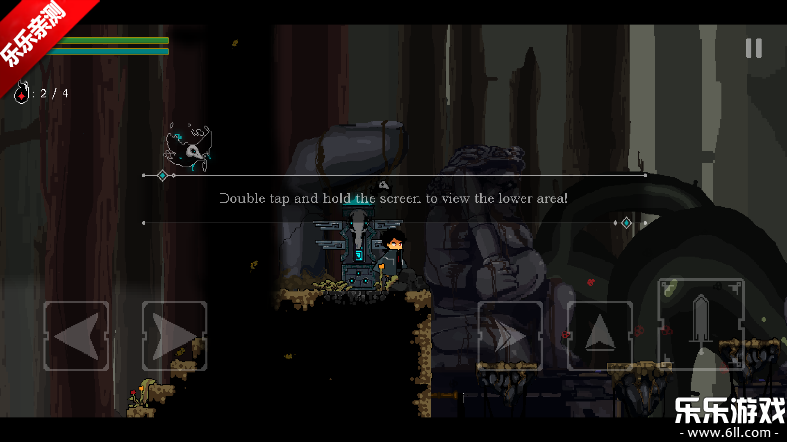This screenshot has width=787, height=442.
Task: Tap the sword attack button
Action: (x=700, y=322)
